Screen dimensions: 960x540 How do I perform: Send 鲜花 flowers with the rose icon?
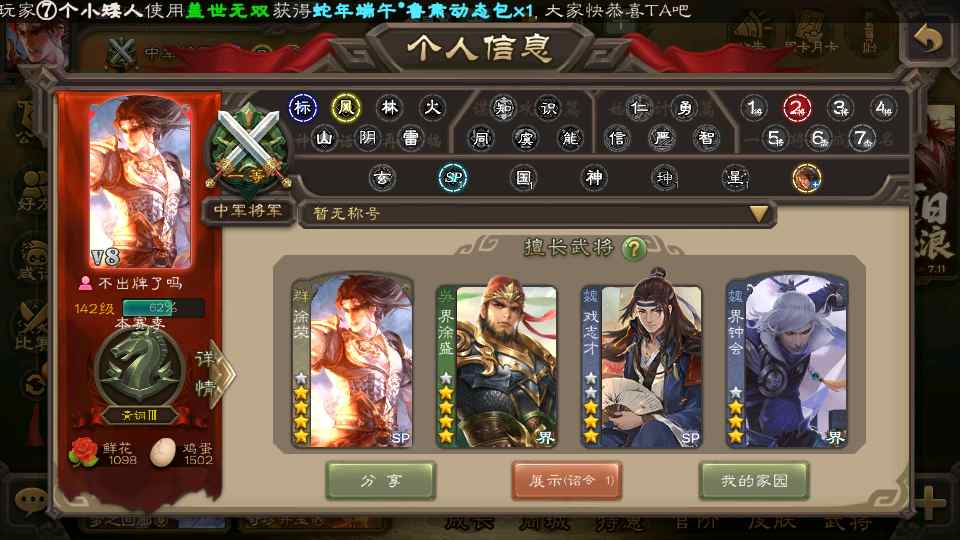coord(84,452)
